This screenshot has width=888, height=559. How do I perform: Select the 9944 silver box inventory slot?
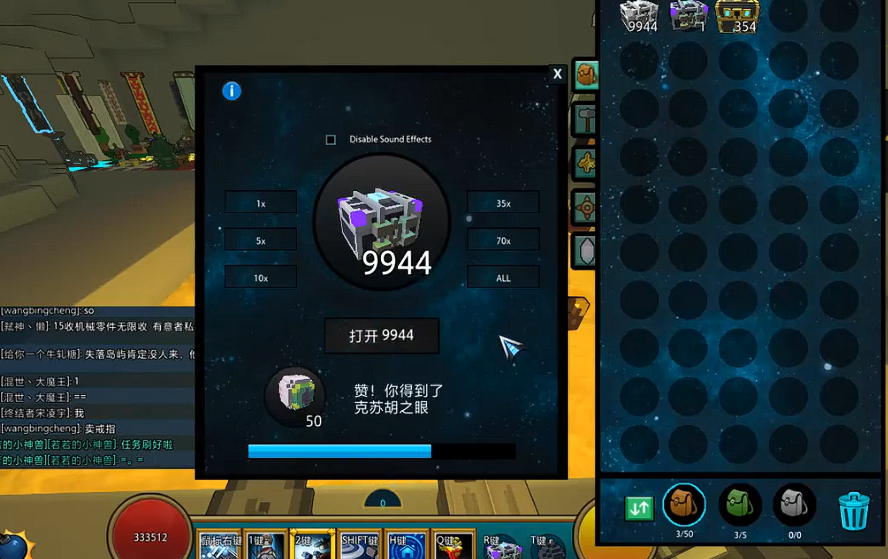click(640, 16)
